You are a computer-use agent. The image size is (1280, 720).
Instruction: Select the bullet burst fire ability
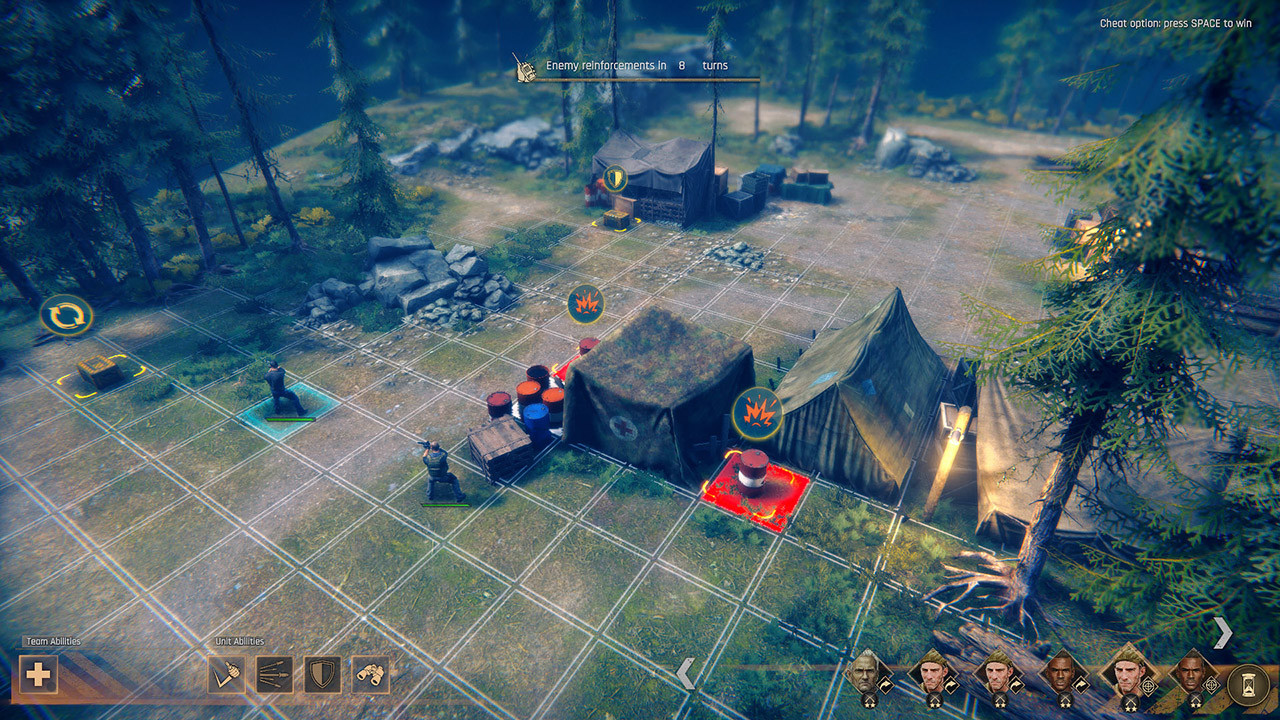coord(274,674)
